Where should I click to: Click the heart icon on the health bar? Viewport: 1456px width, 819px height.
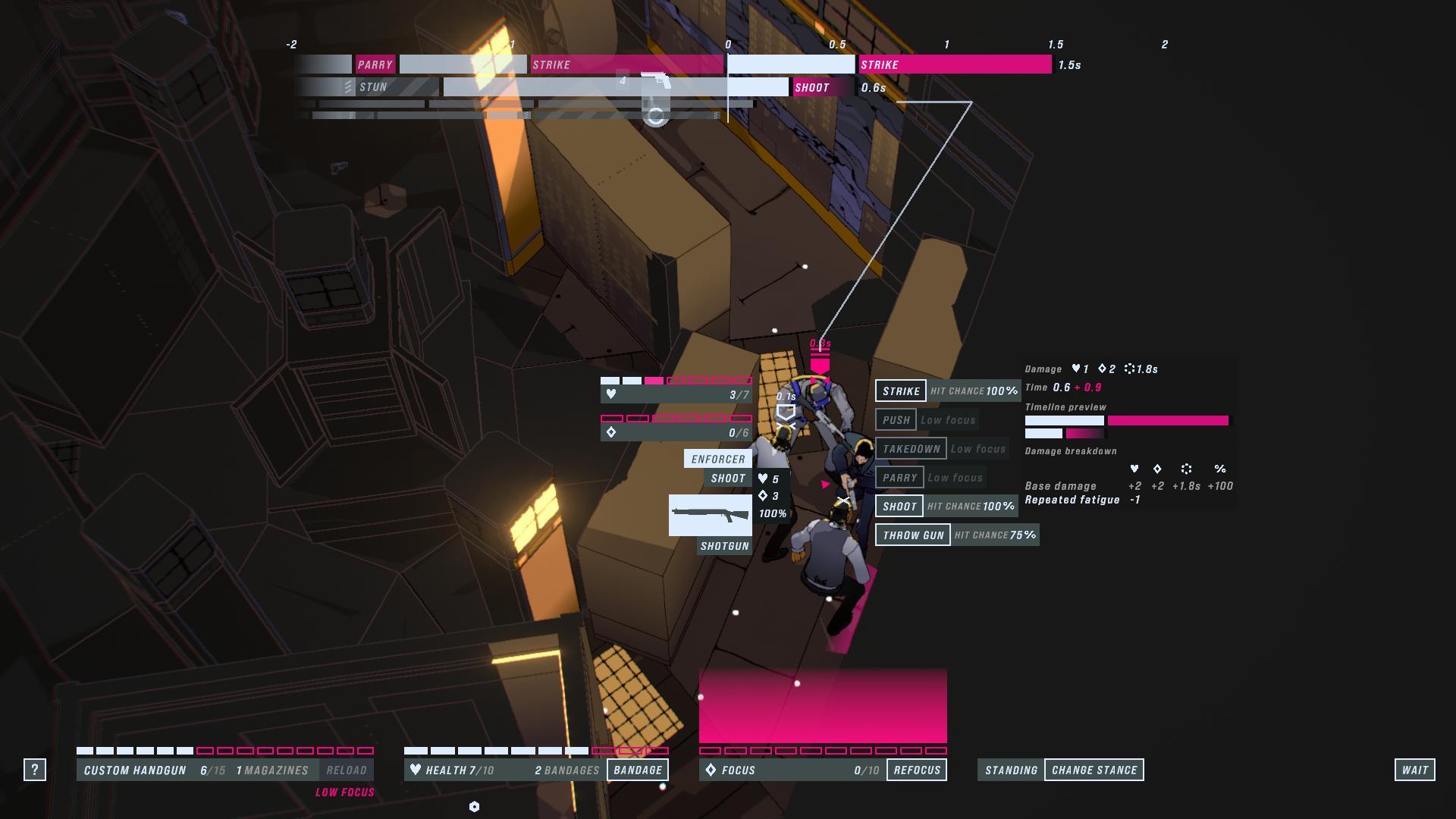point(416,769)
